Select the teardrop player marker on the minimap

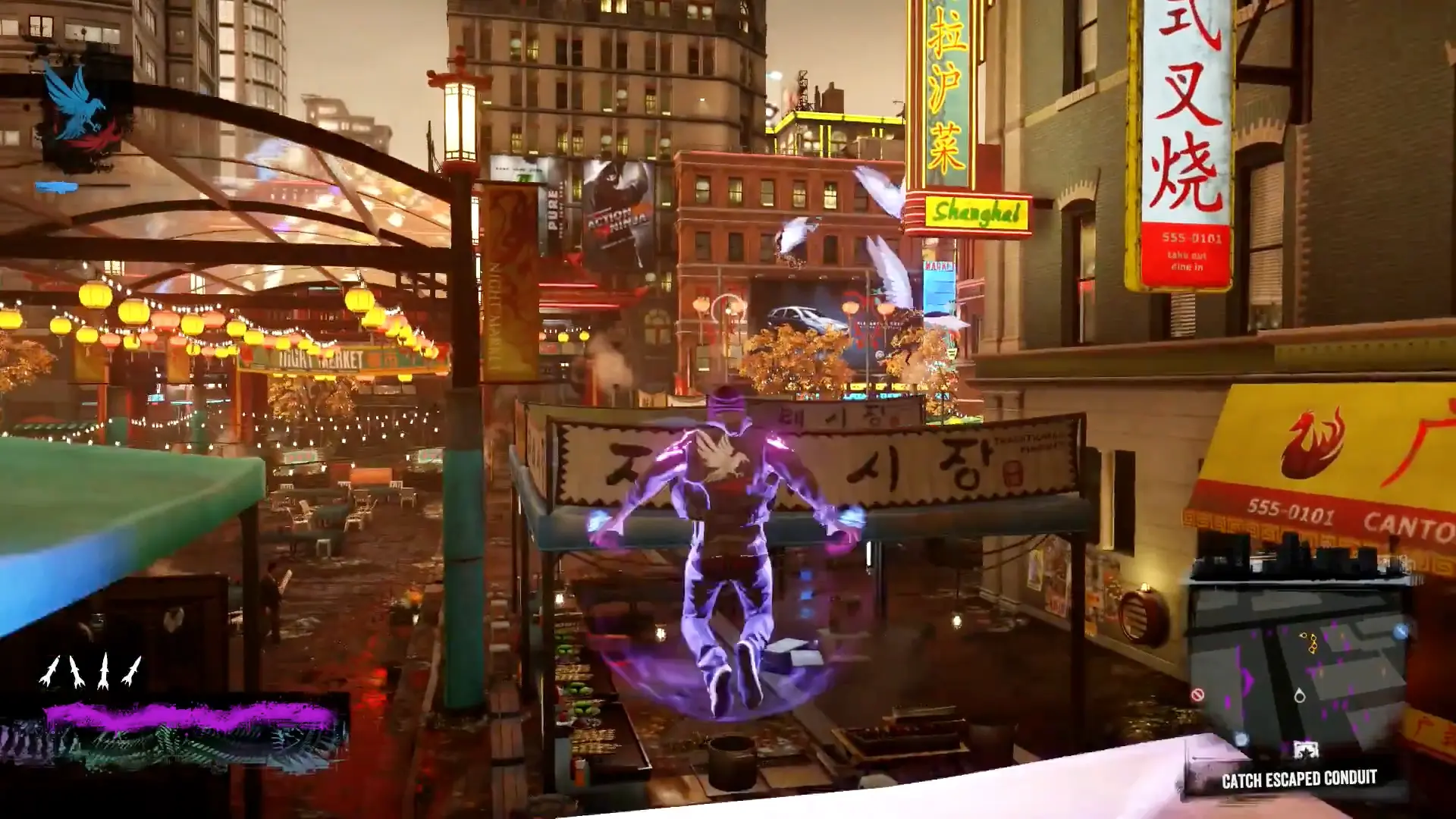[1300, 696]
